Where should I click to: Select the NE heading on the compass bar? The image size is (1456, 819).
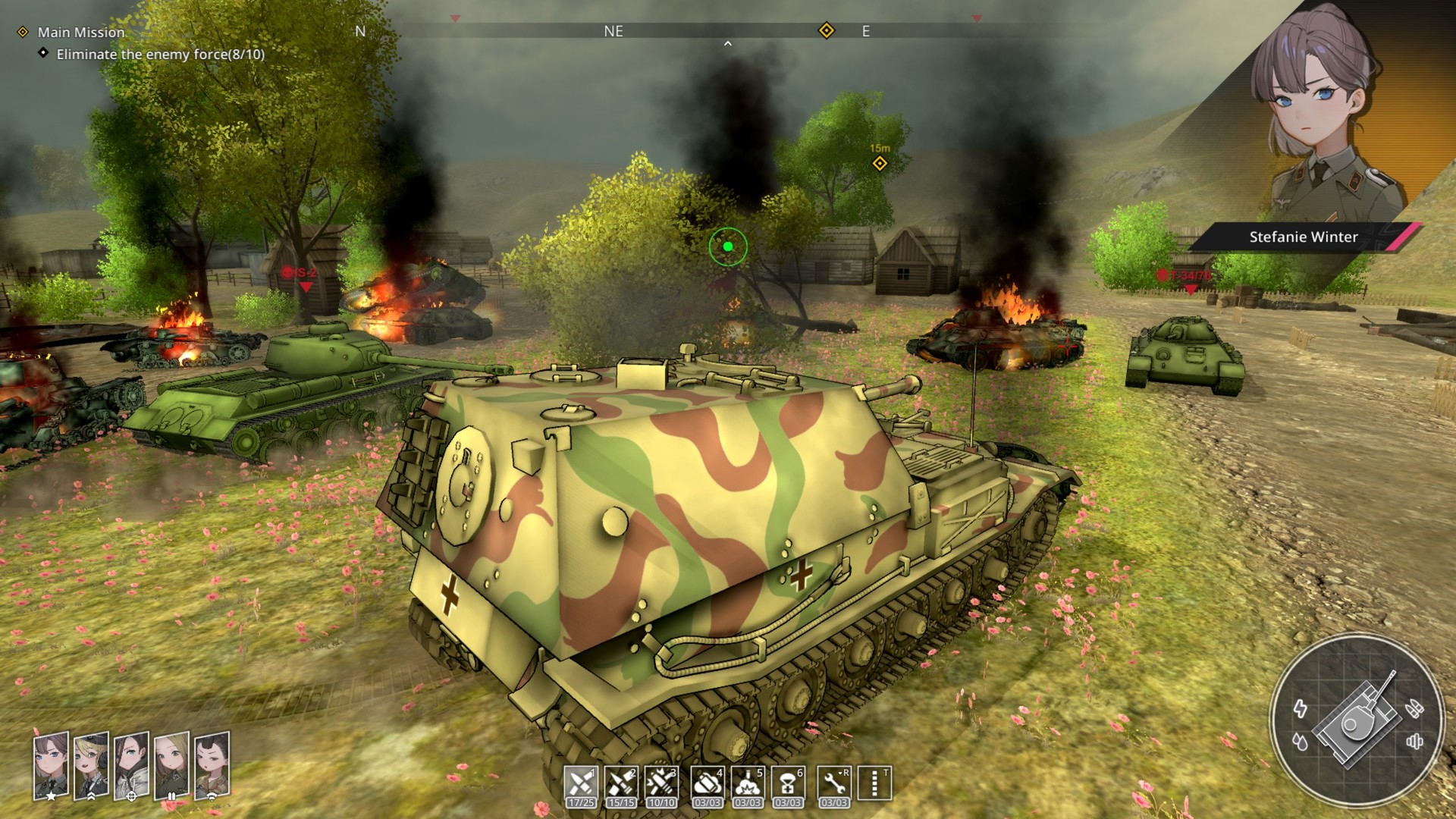[613, 31]
